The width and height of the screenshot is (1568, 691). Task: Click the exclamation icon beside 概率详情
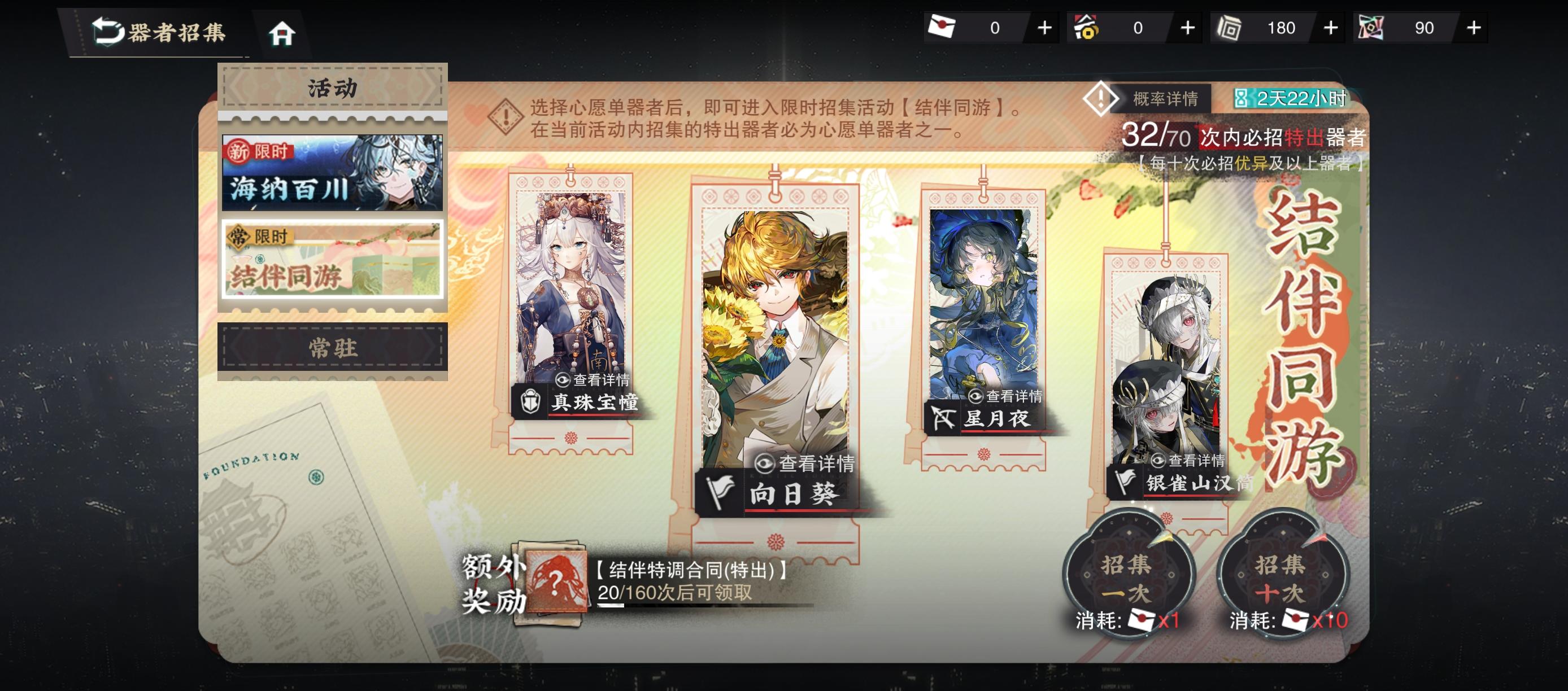pos(1102,100)
